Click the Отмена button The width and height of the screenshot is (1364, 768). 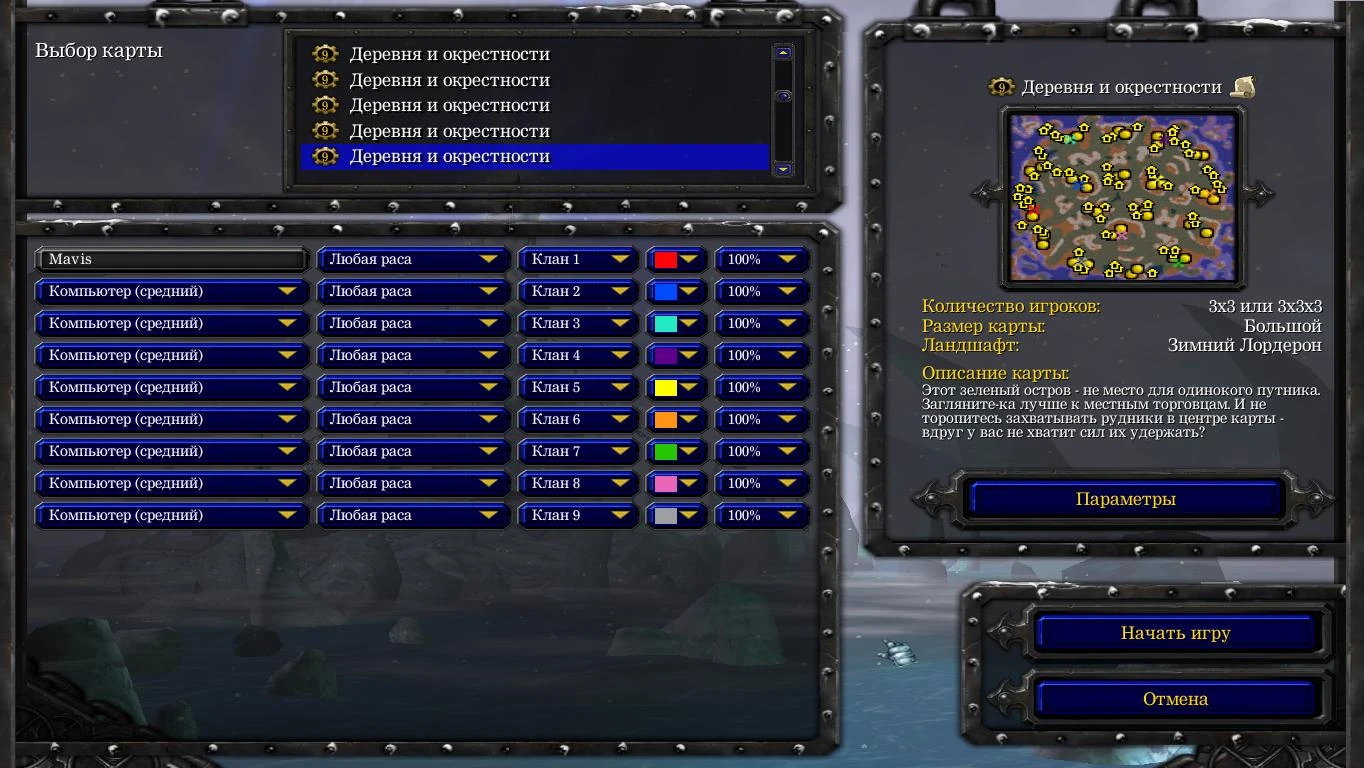pos(1177,698)
